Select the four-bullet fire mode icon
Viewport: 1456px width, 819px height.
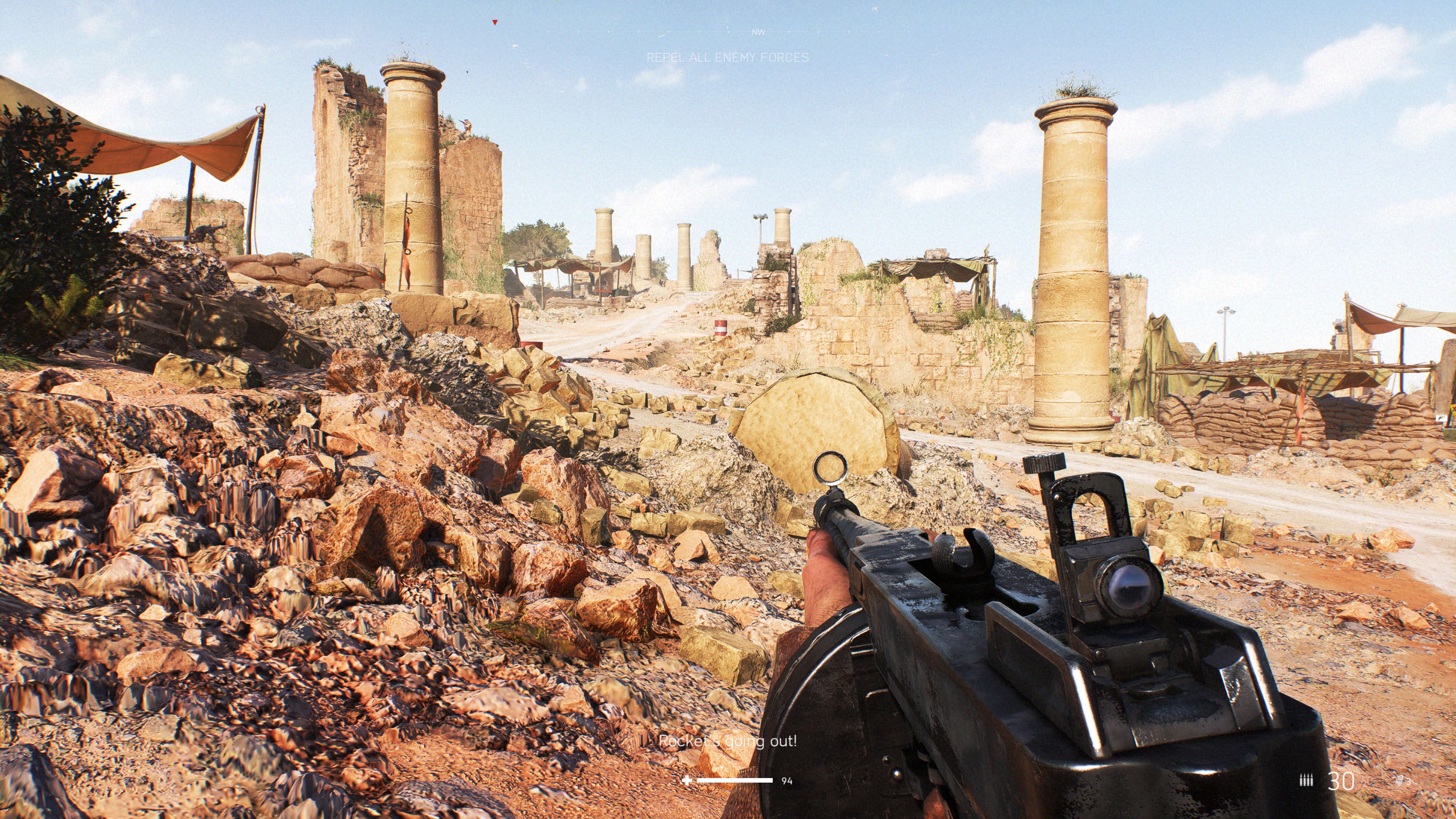(x=1306, y=781)
